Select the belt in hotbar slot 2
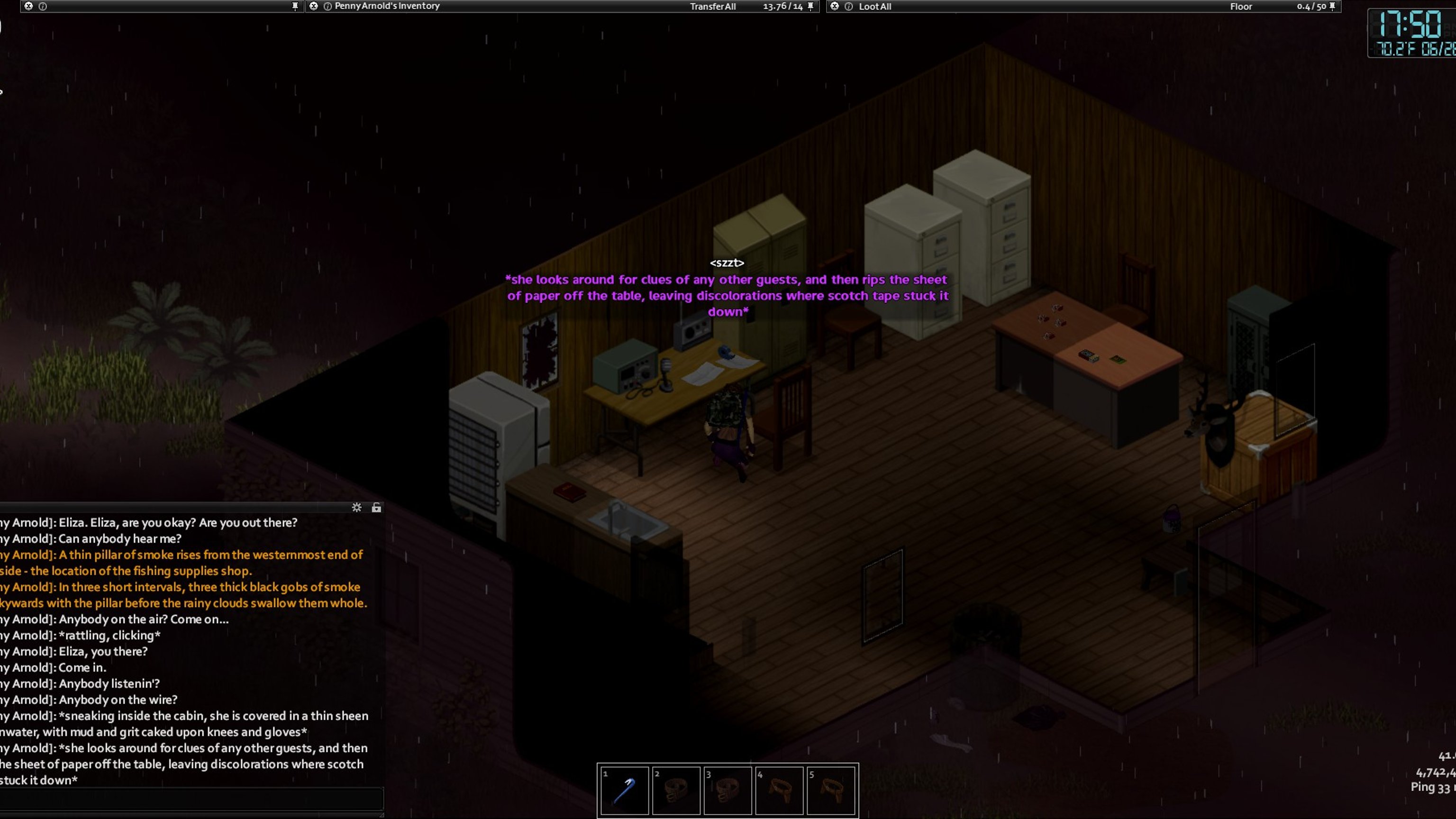1456x819 pixels. pyautogui.click(x=676, y=790)
